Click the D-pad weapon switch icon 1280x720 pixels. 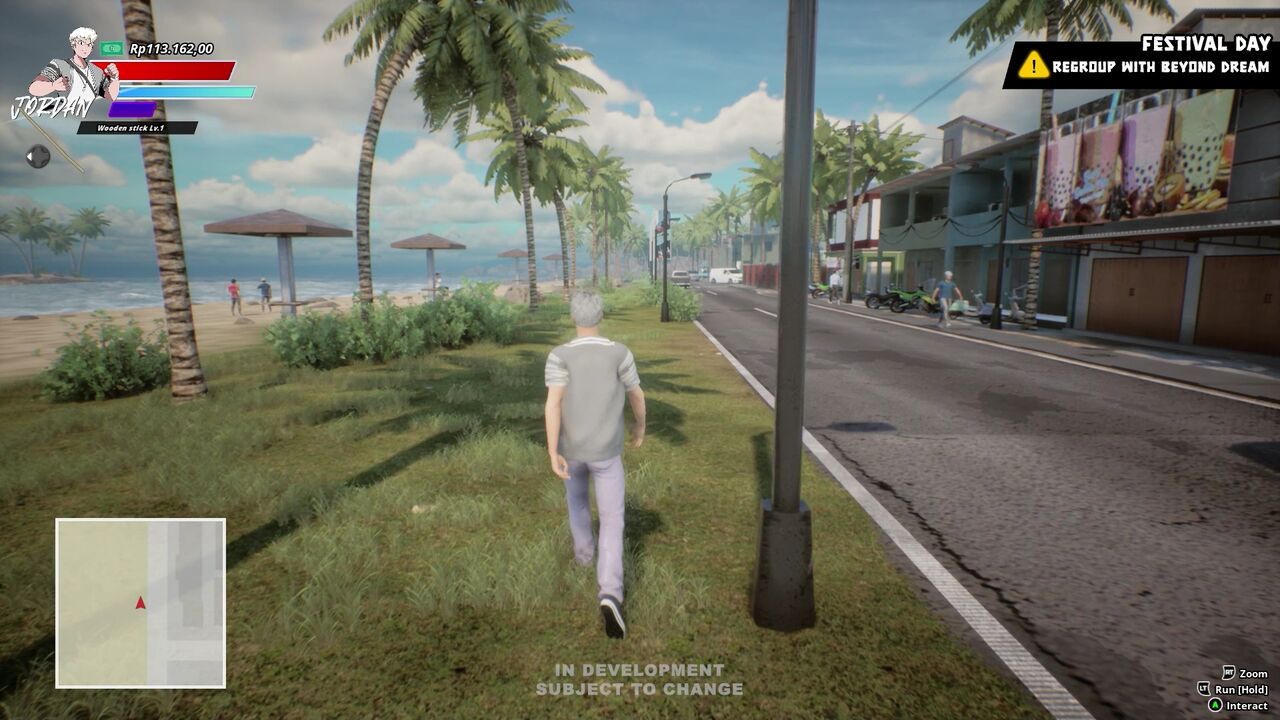(x=40, y=155)
